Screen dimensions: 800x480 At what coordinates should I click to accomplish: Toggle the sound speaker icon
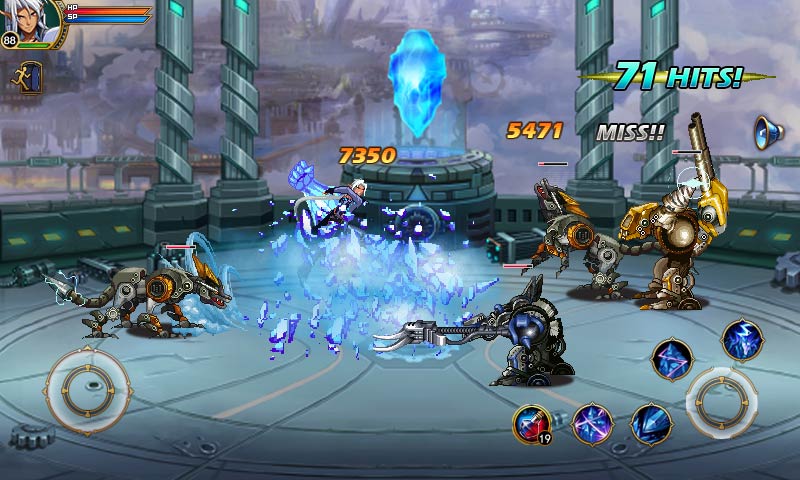pyautogui.click(x=768, y=132)
